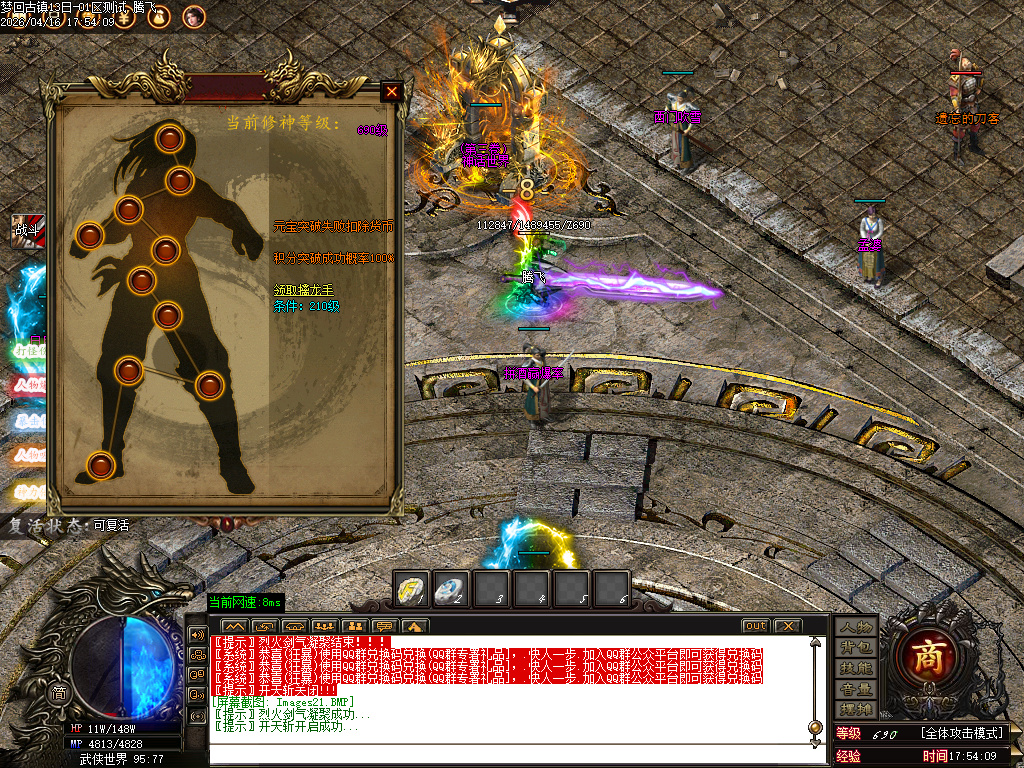Click the chat log message area
The width and height of the screenshot is (1024, 768).
tap(500, 685)
